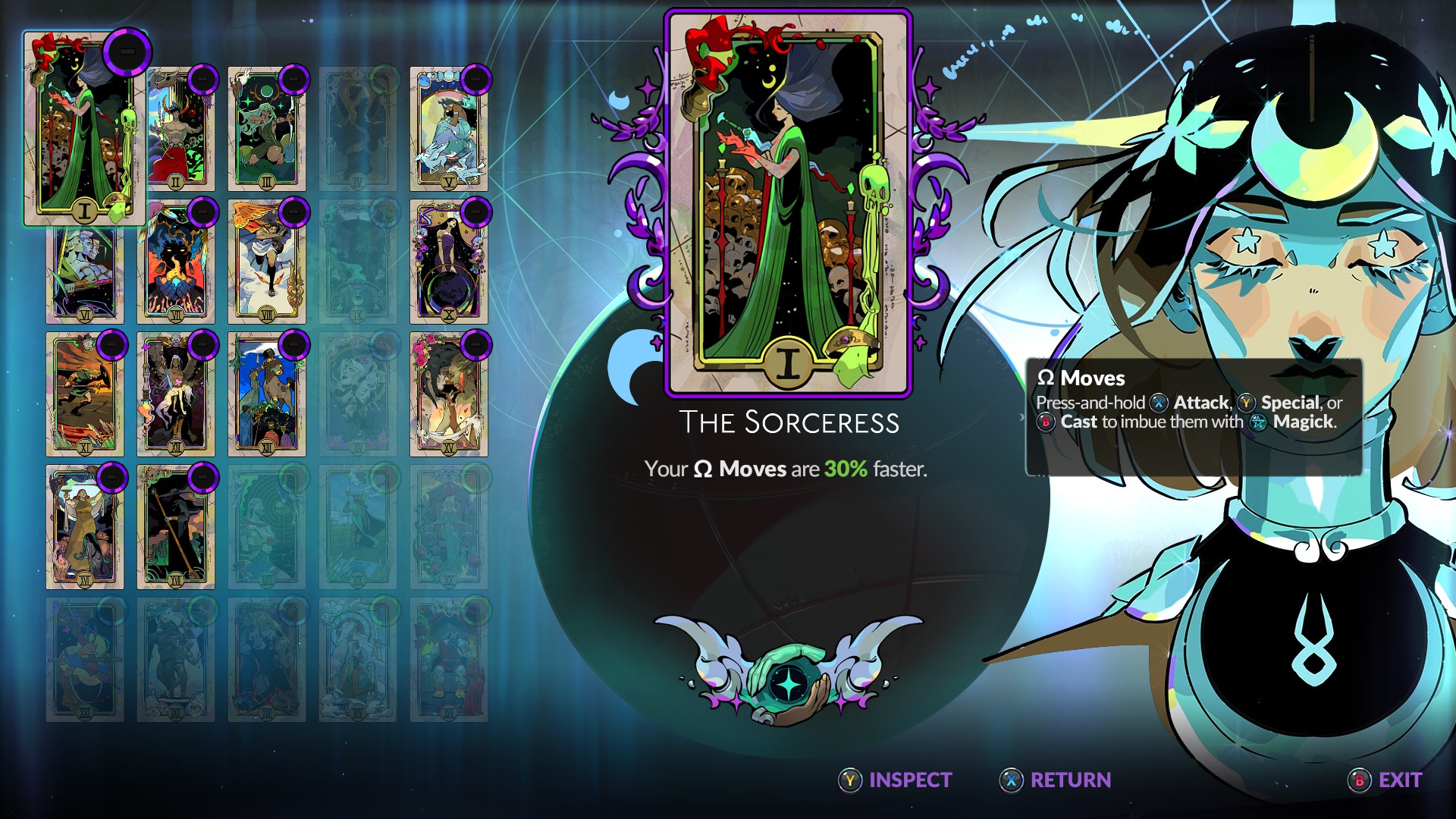Pick the Lovers card numbered XV
This screenshot has width=1456, height=819.
pyautogui.click(x=449, y=394)
